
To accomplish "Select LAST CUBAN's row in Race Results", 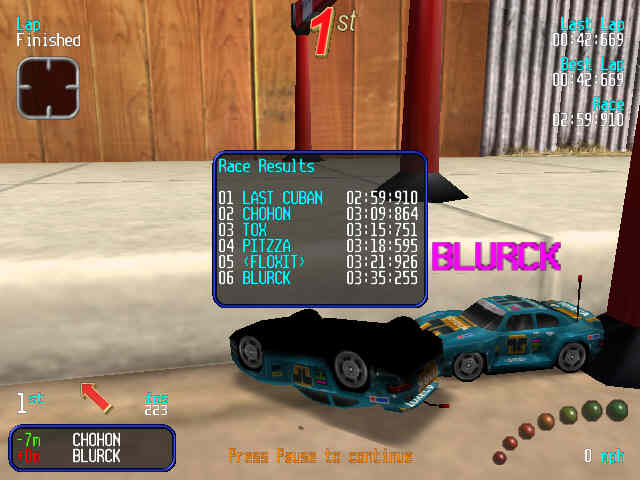I will pyautogui.click(x=319, y=198).
